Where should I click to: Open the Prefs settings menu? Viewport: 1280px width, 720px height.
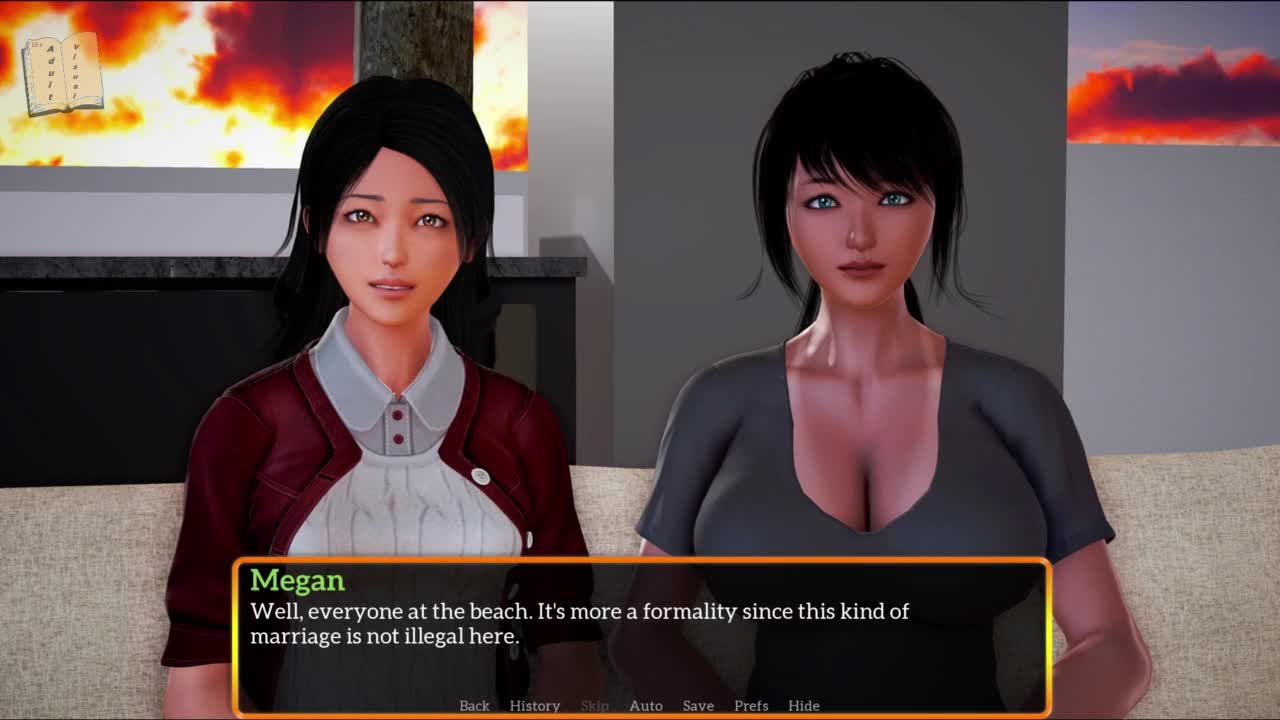[751, 705]
